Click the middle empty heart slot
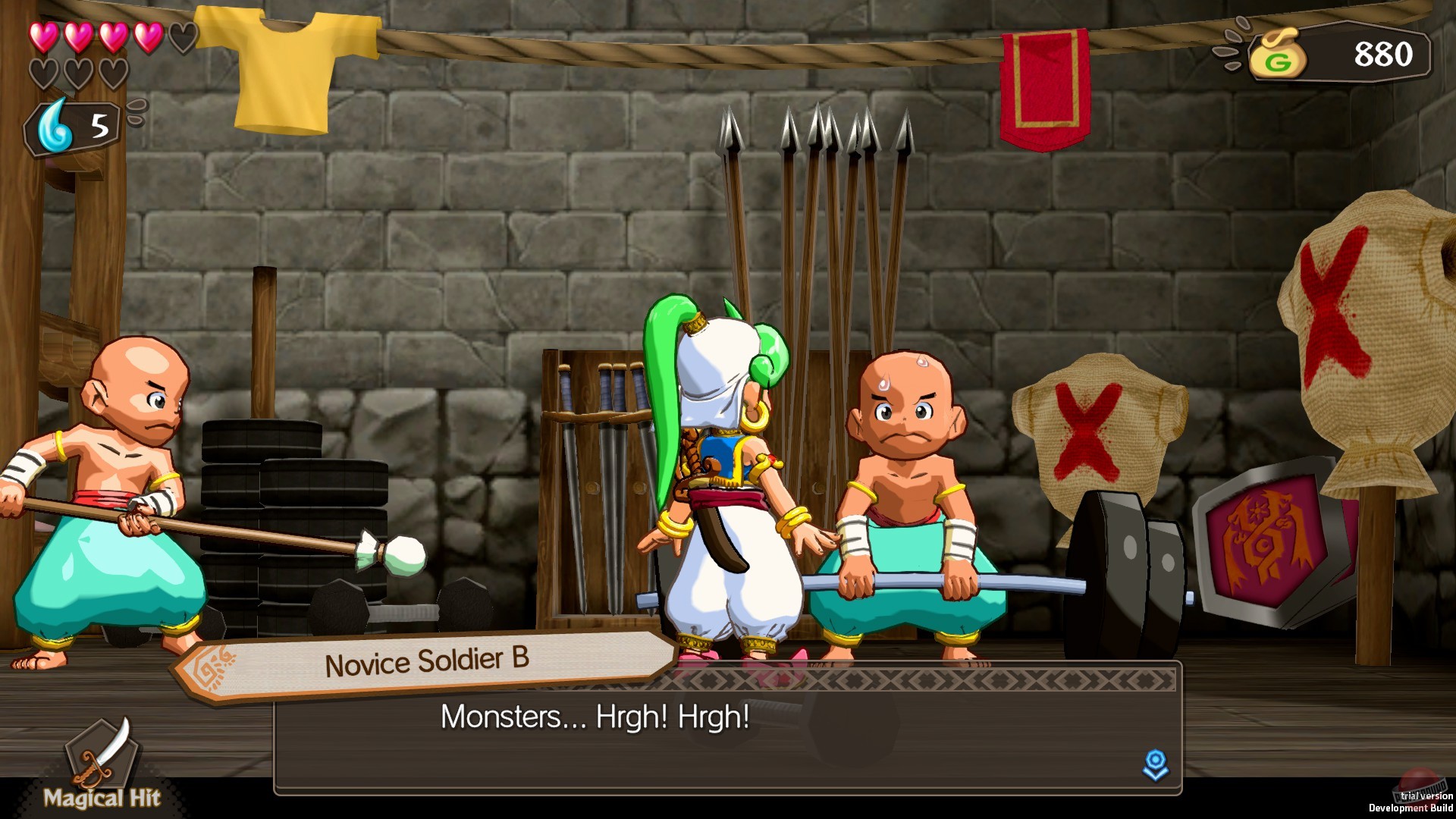 tap(80, 72)
